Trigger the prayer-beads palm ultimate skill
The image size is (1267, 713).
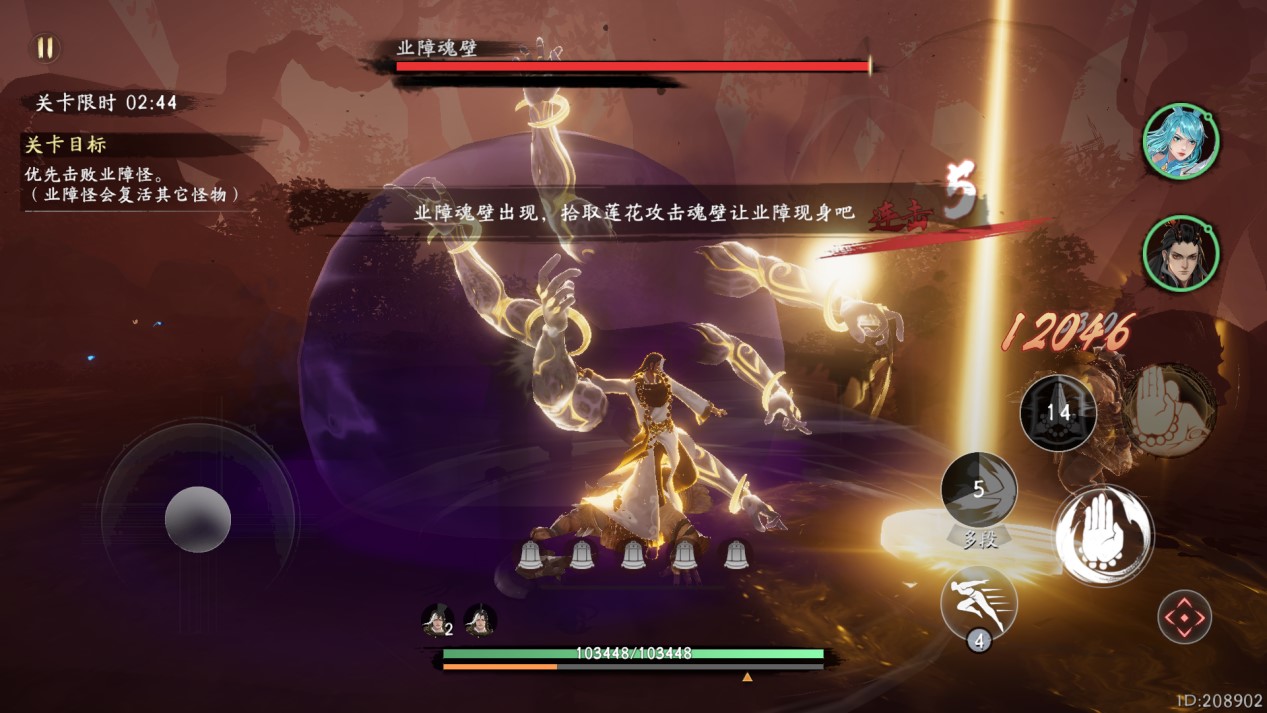pos(1168,410)
